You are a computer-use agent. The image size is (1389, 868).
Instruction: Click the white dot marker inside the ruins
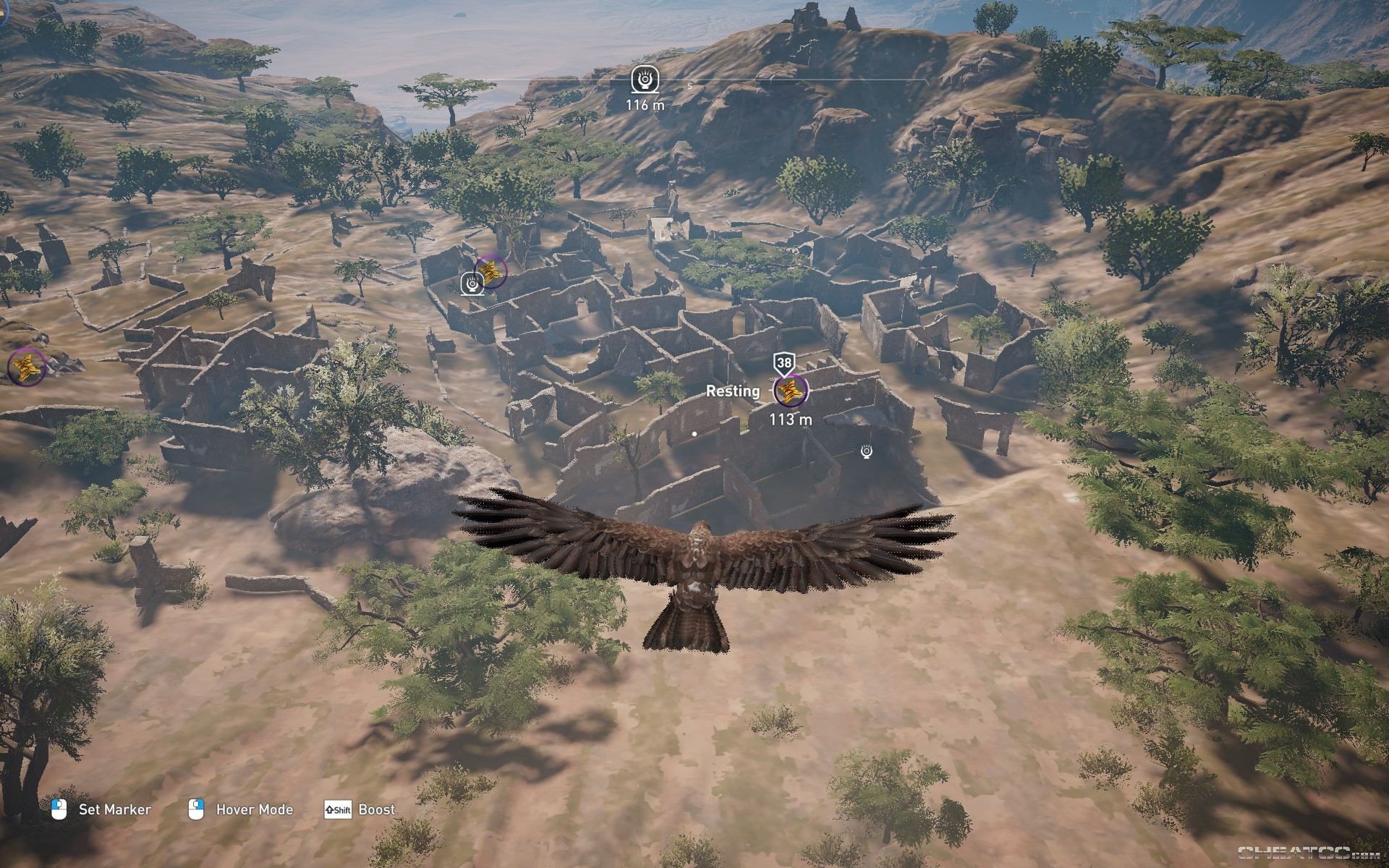(693, 433)
